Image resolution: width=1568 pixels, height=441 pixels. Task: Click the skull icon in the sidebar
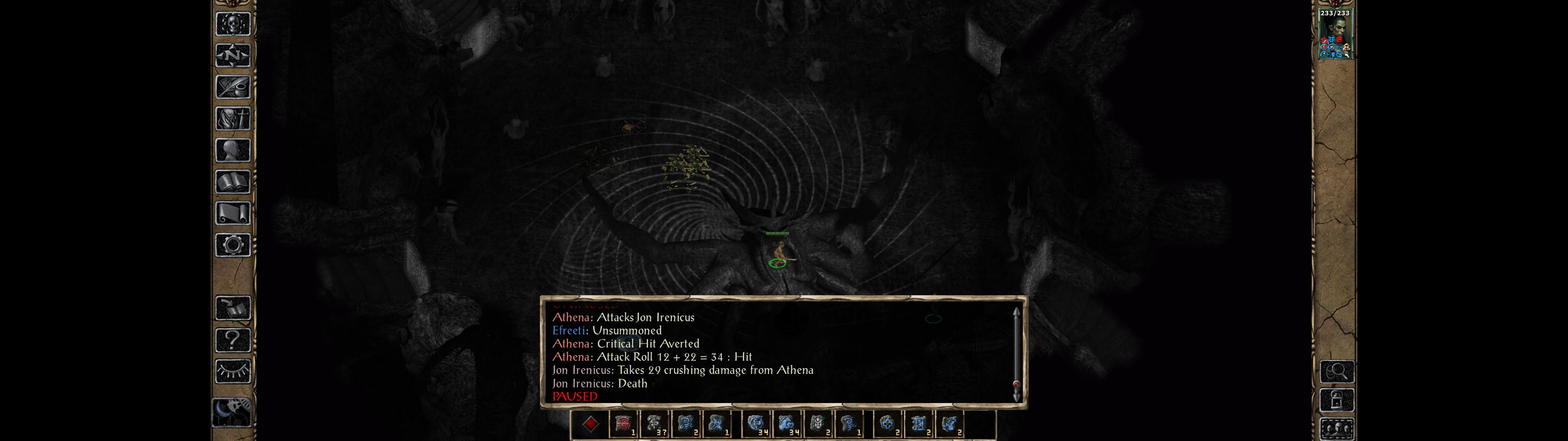[x=232, y=24]
